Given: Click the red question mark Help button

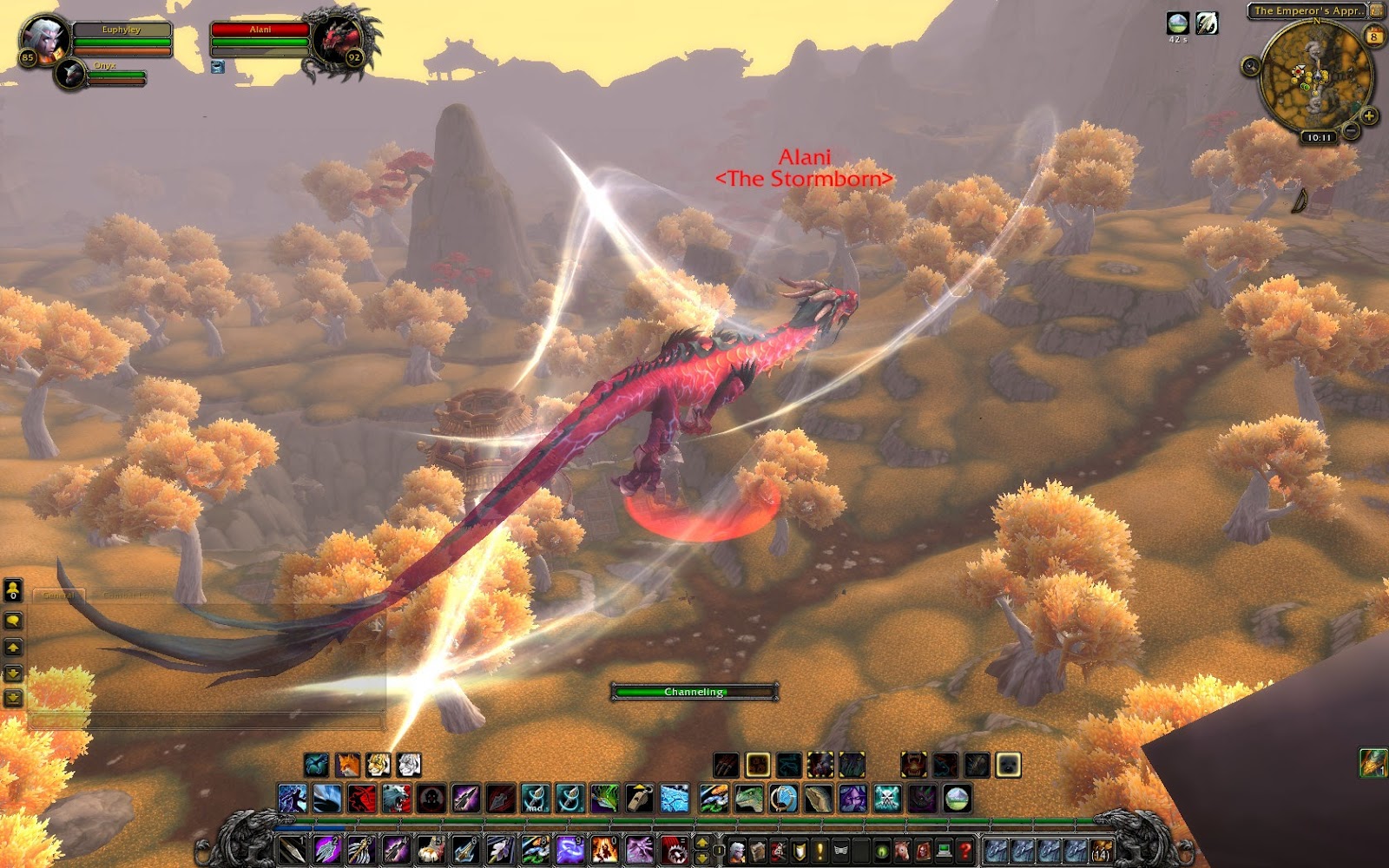Looking at the screenshot, I should click(x=966, y=850).
